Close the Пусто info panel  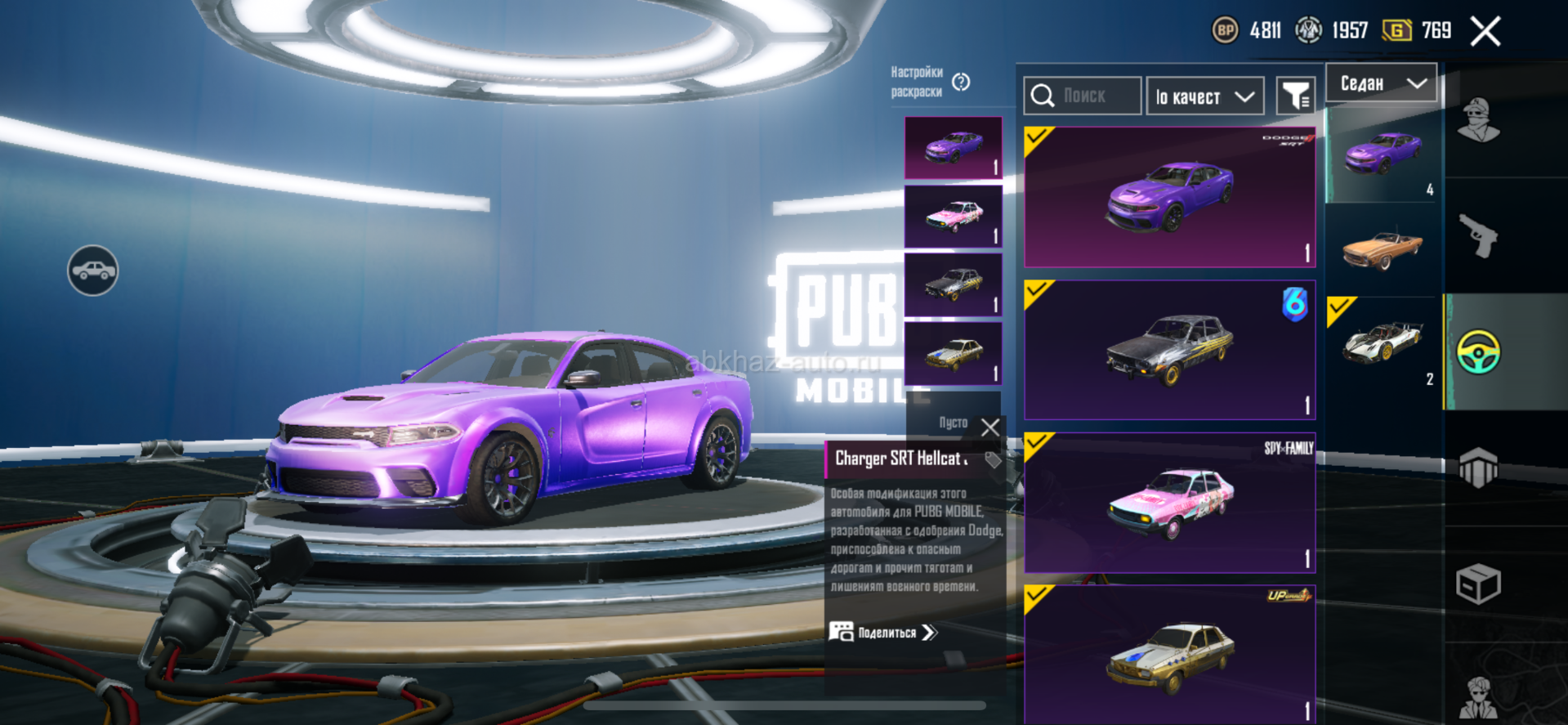[x=990, y=427]
